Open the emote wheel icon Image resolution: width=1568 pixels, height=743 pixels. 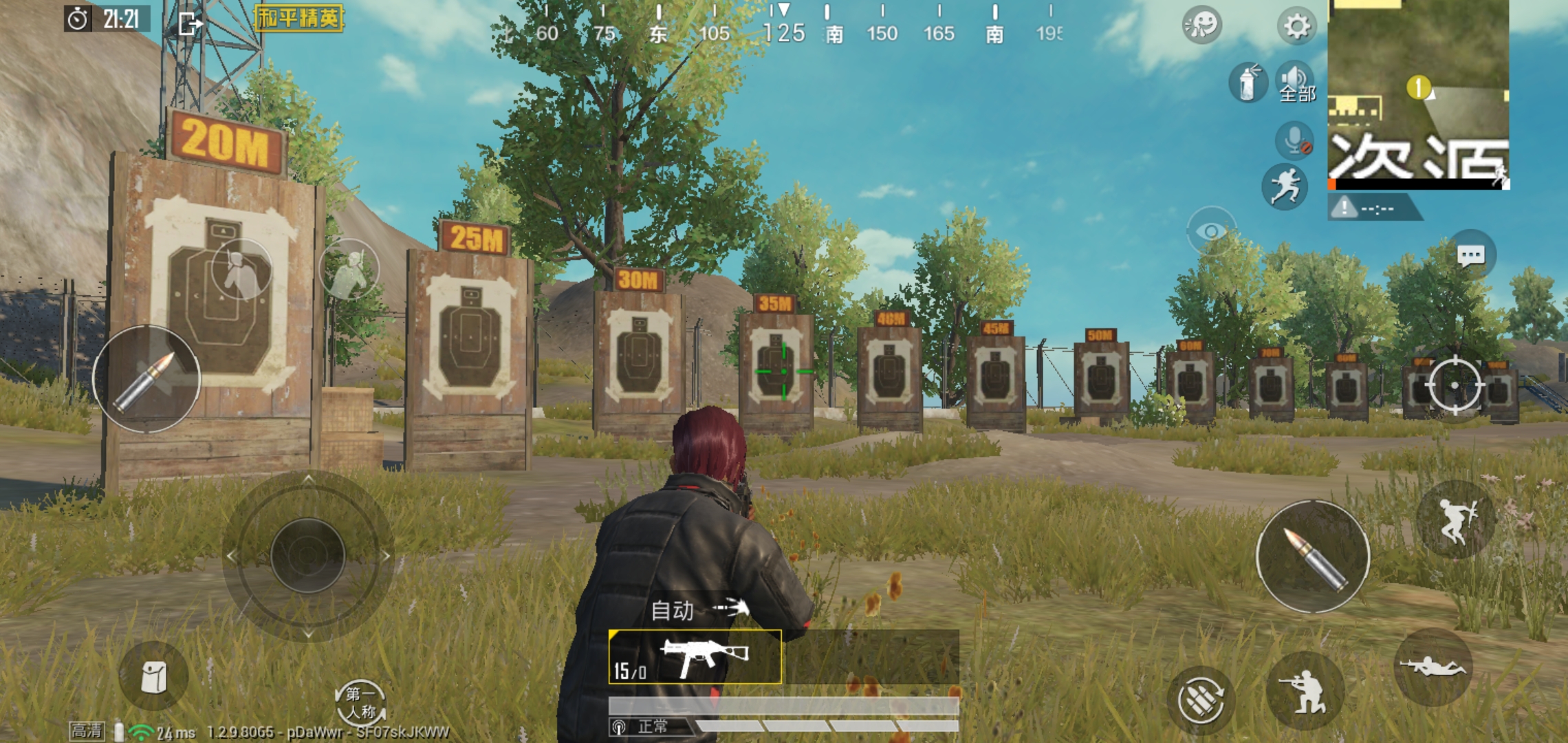click(x=1201, y=27)
